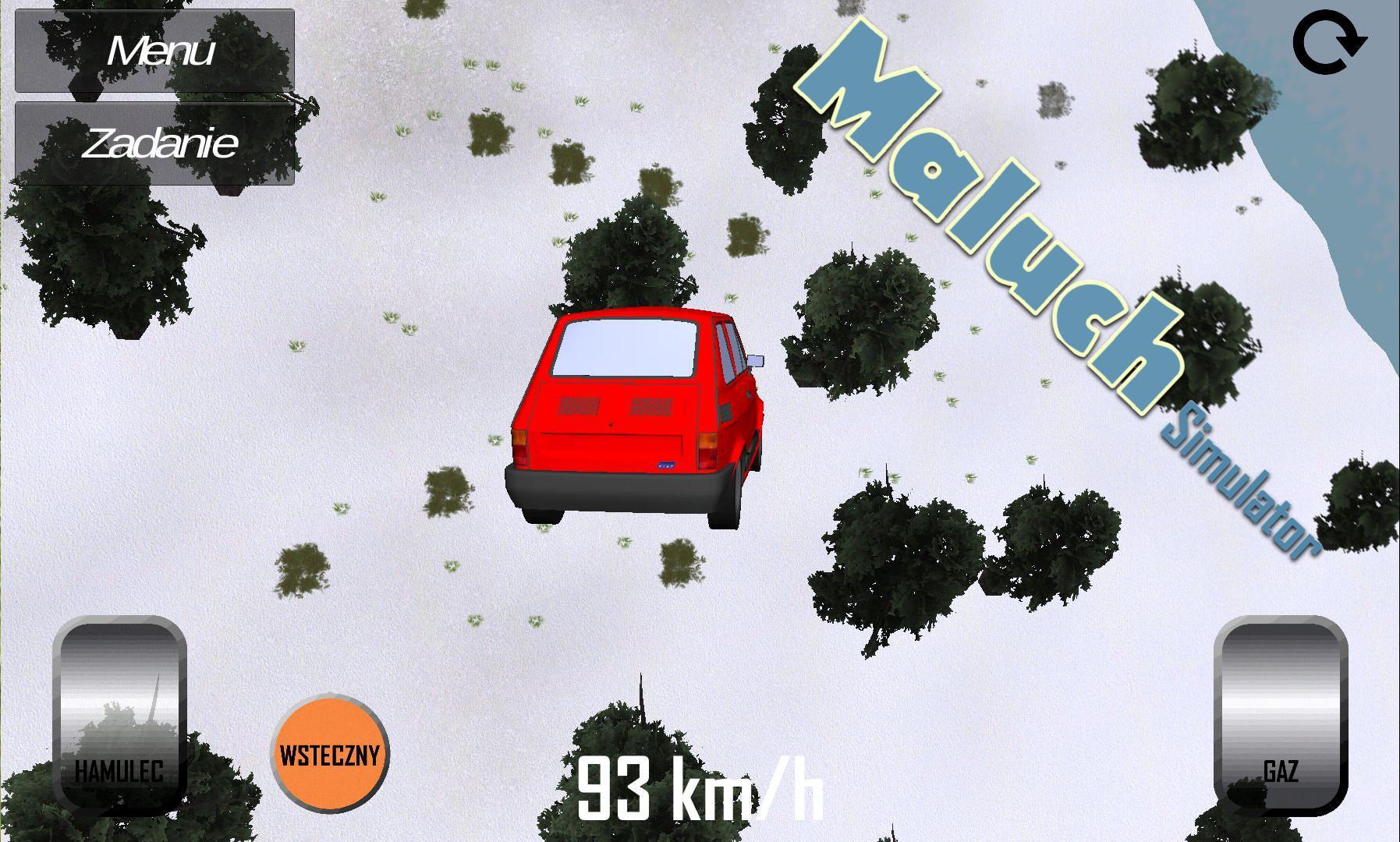Select the red Fiat 126p car
Screen dimensions: 1400x842
(x=640, y=413)
